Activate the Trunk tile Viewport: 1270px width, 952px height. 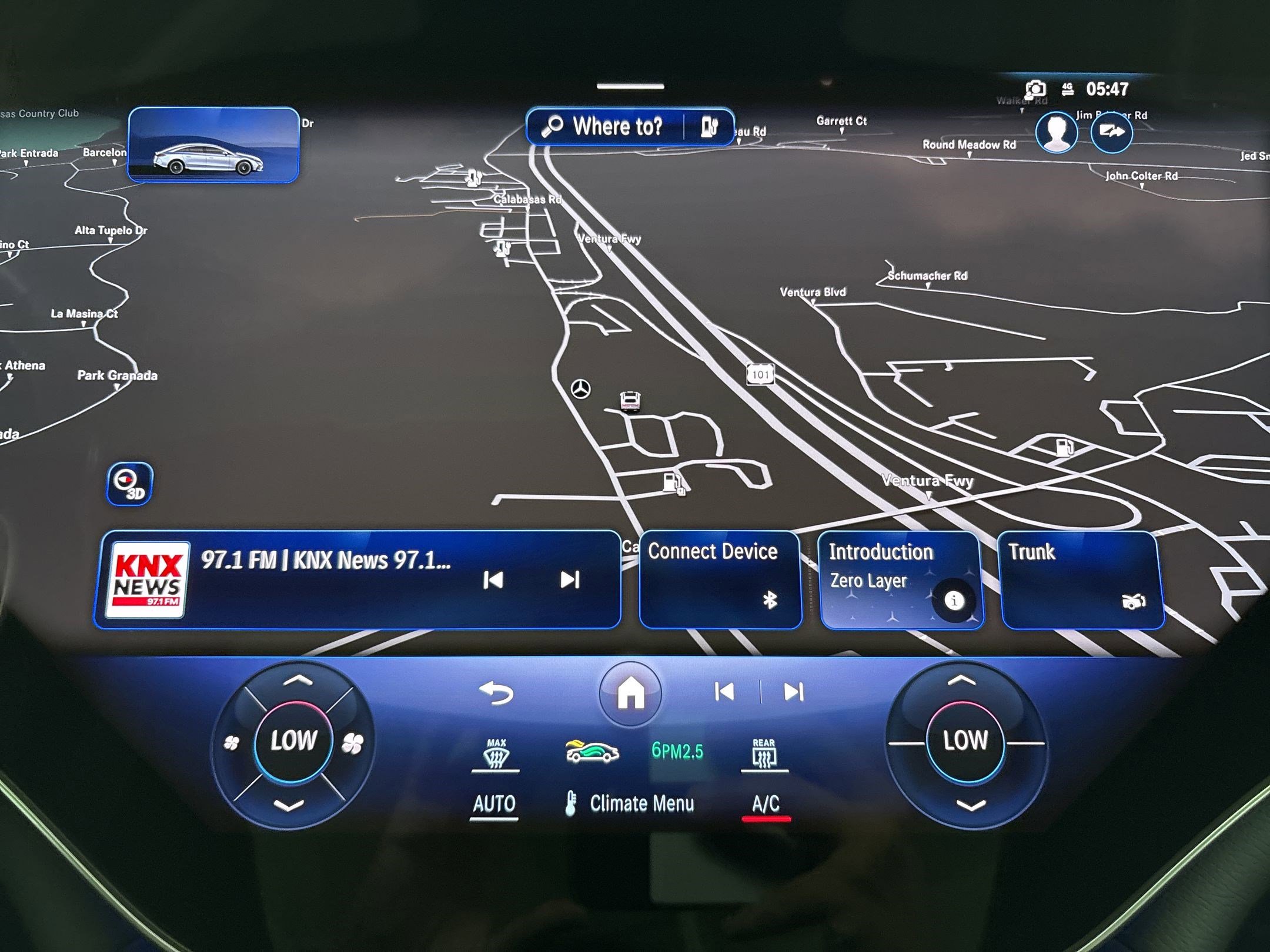pos(1081,579)
